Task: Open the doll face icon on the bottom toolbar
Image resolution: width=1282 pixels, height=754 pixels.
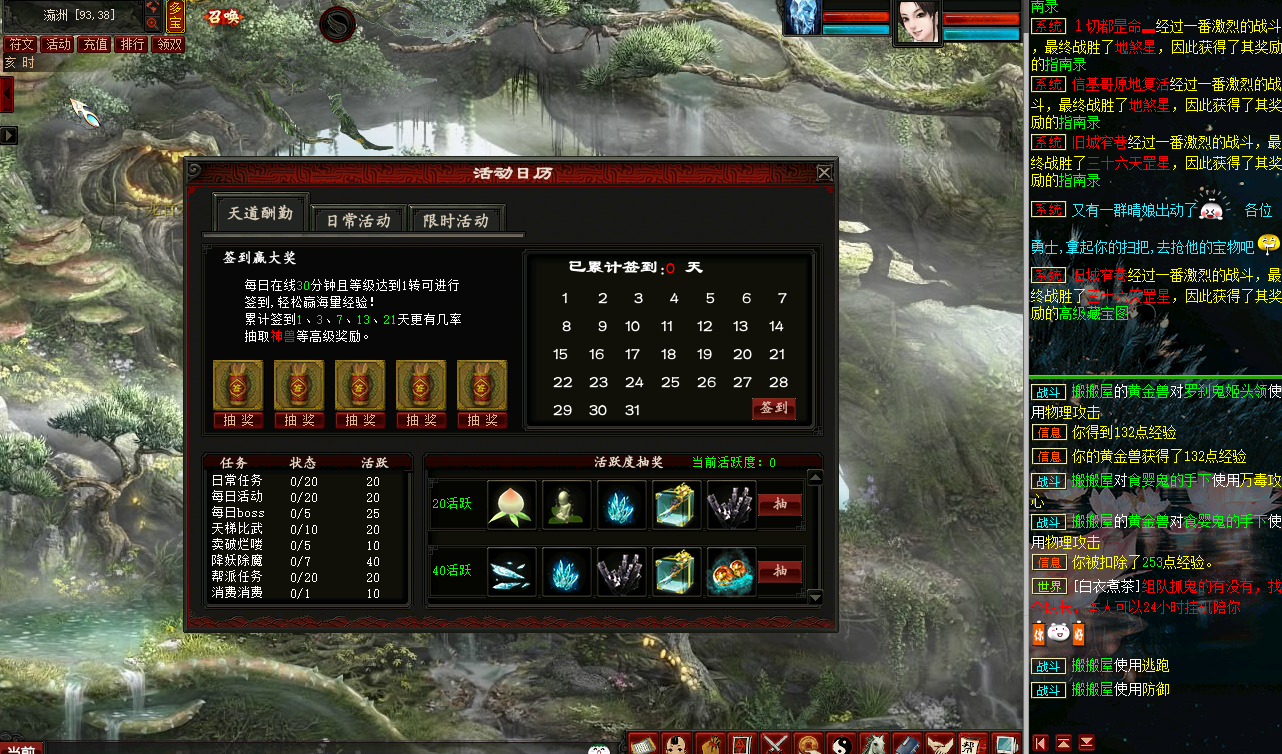Action: coord(676,745)
